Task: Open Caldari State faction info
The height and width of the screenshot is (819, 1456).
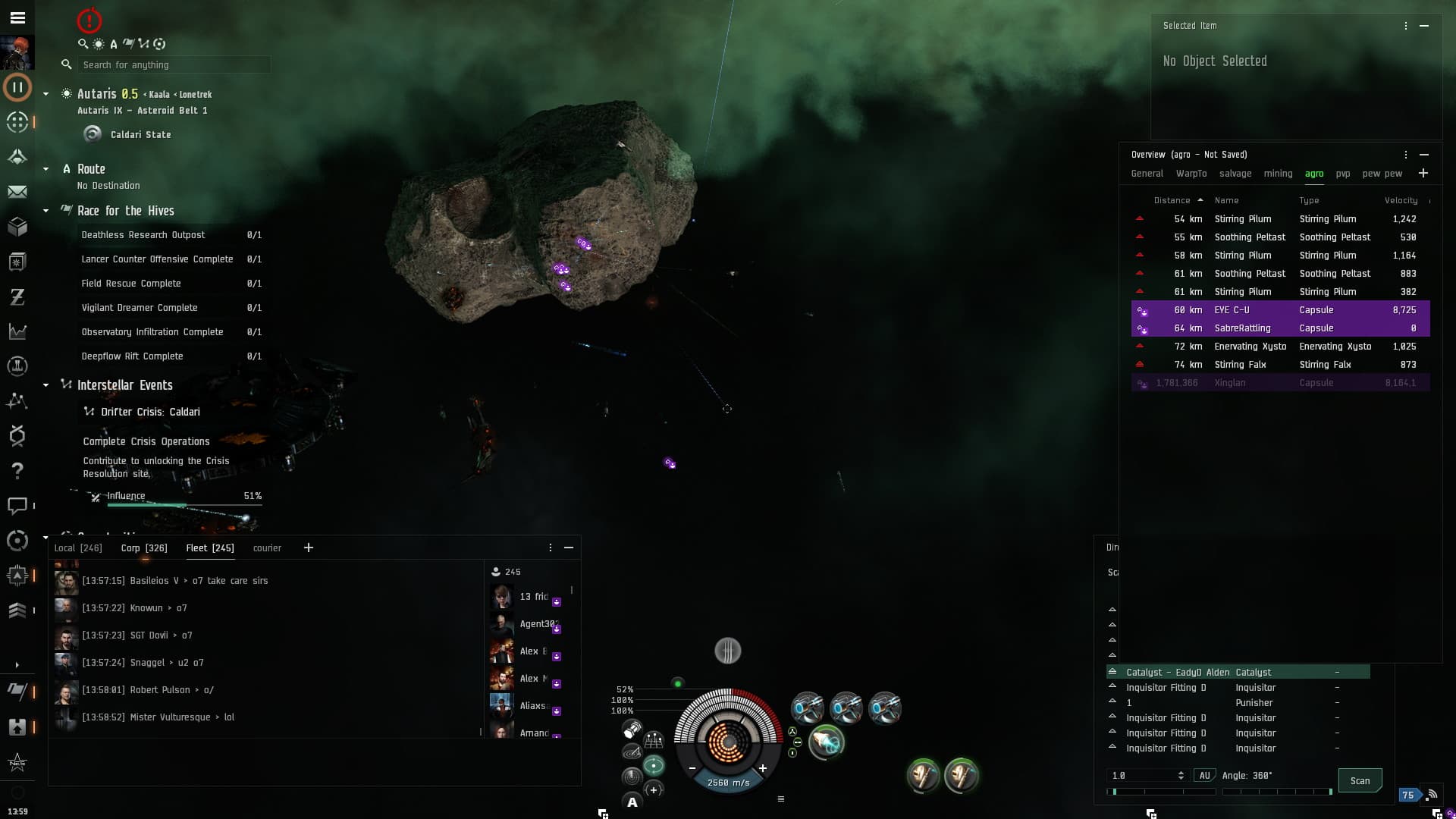Action: tap(140, 135)
